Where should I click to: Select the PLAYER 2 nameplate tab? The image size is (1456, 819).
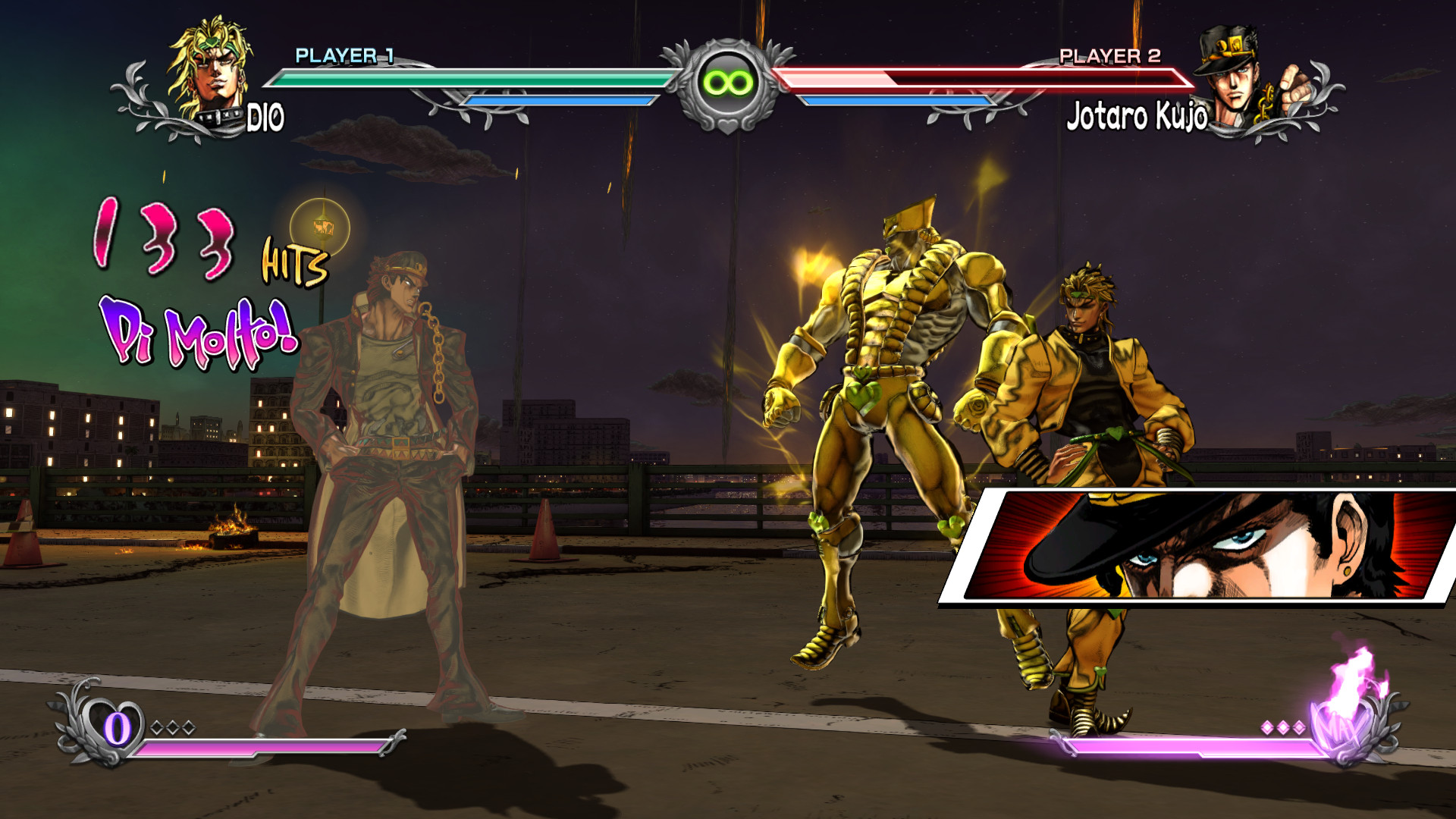[x=1109, y=54]
